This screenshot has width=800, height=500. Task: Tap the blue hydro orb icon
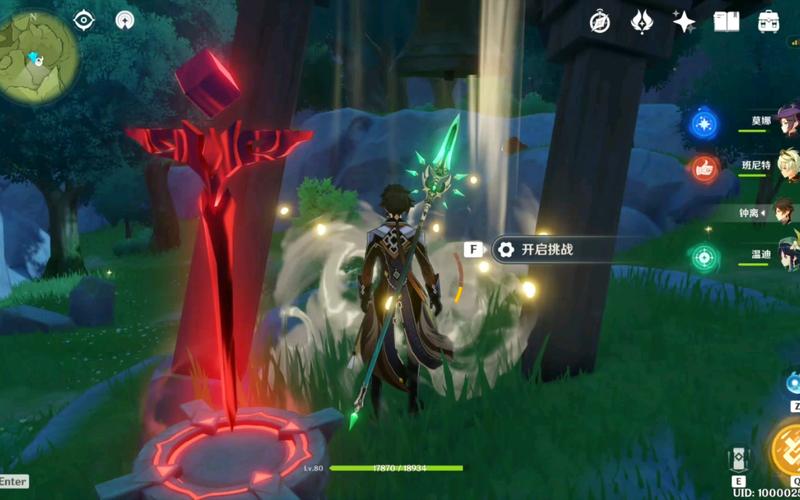[x=704, y=124]
